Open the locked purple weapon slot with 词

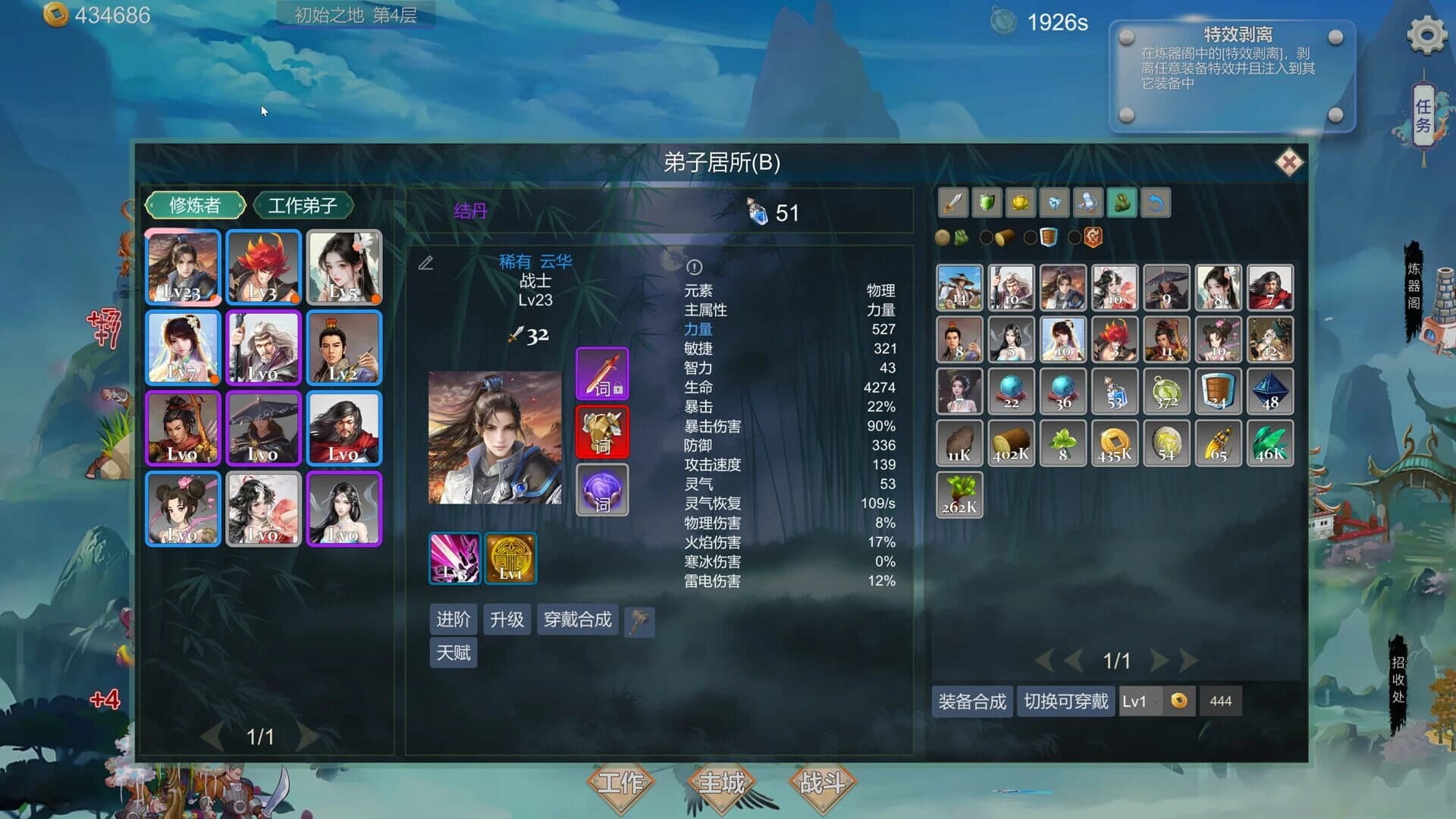point(602,372)
